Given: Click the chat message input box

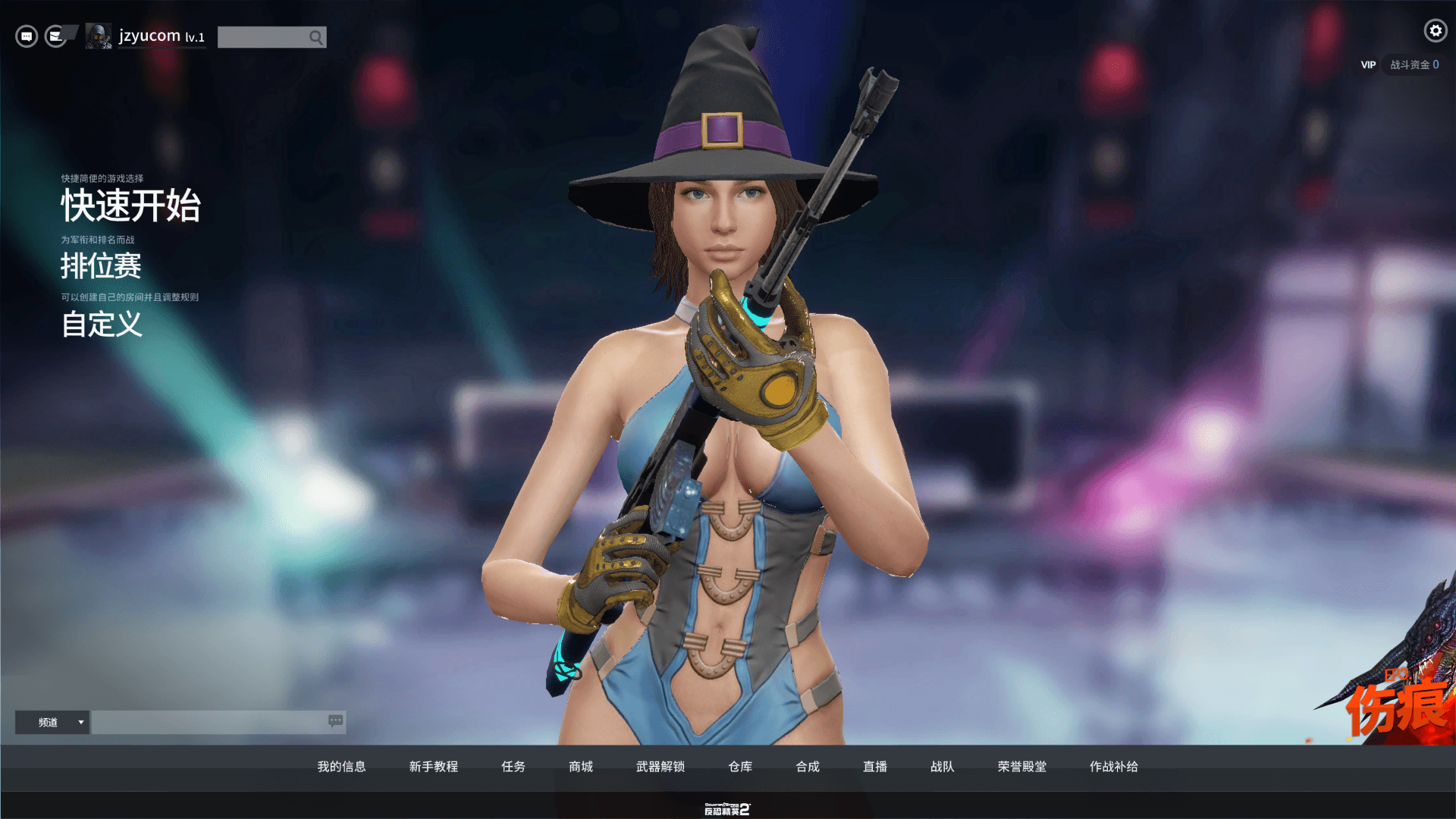Looking at the screenshot, I should 209,722.
